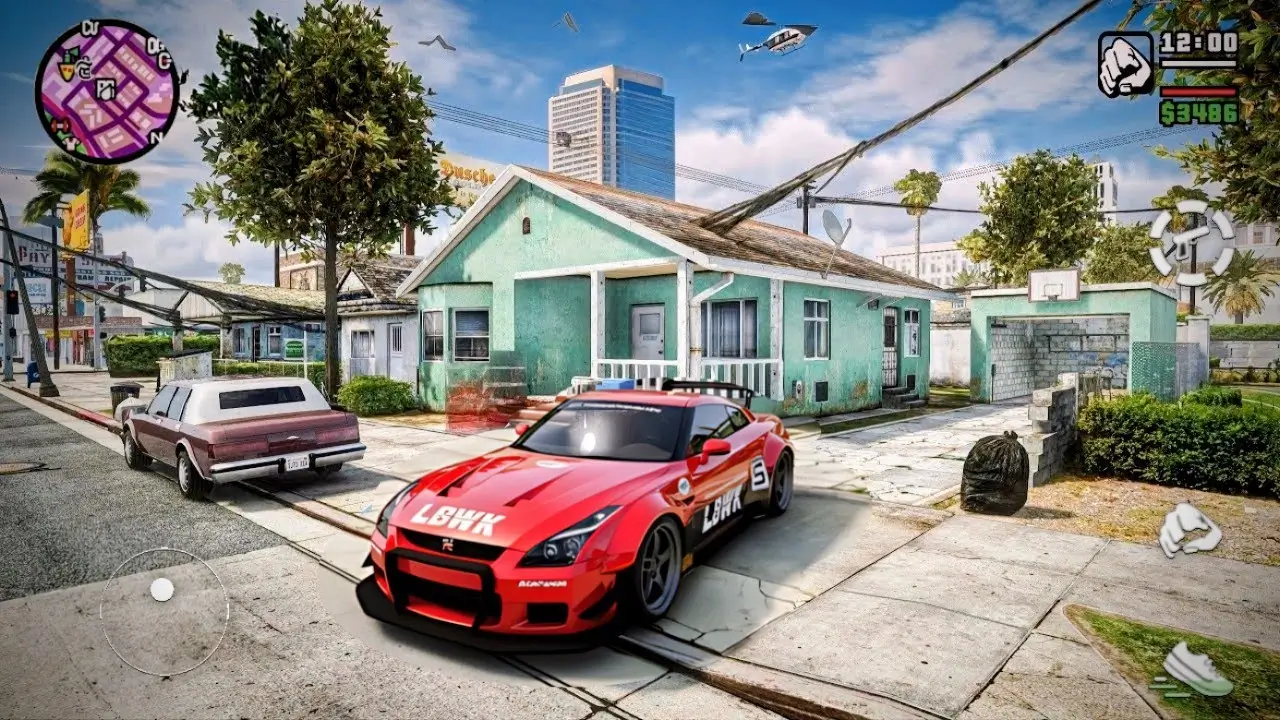Tap the in-game clock showing 12:00
1280x720 pixels.
pos(1198,43)
